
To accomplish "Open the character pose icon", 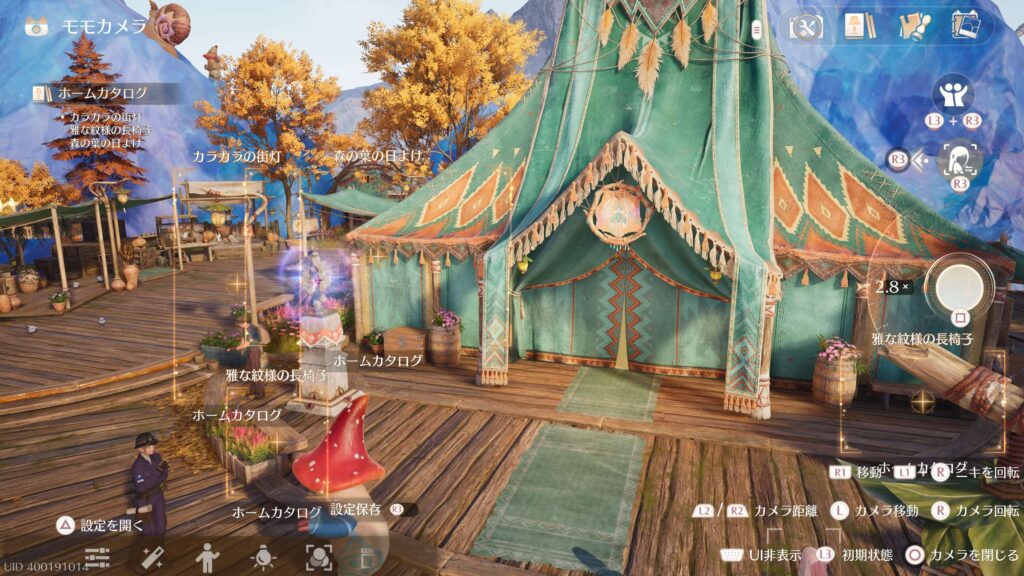I will [207, 556].
